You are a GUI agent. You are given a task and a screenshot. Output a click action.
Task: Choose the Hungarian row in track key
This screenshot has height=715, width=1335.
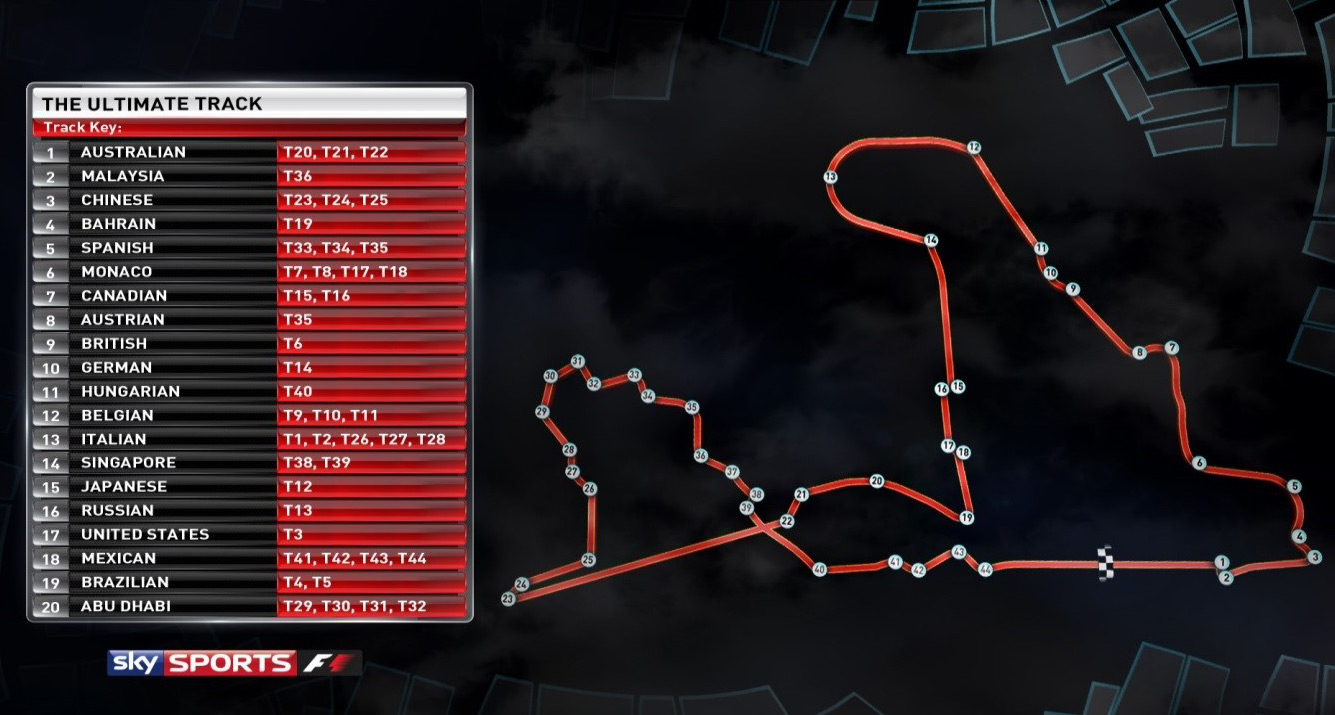pos(250,391)
